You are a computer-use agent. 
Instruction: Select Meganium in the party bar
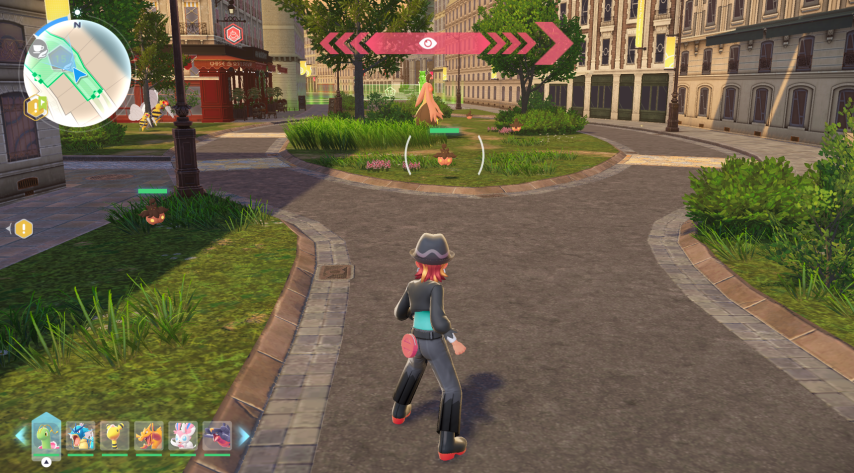click(47, 435)
